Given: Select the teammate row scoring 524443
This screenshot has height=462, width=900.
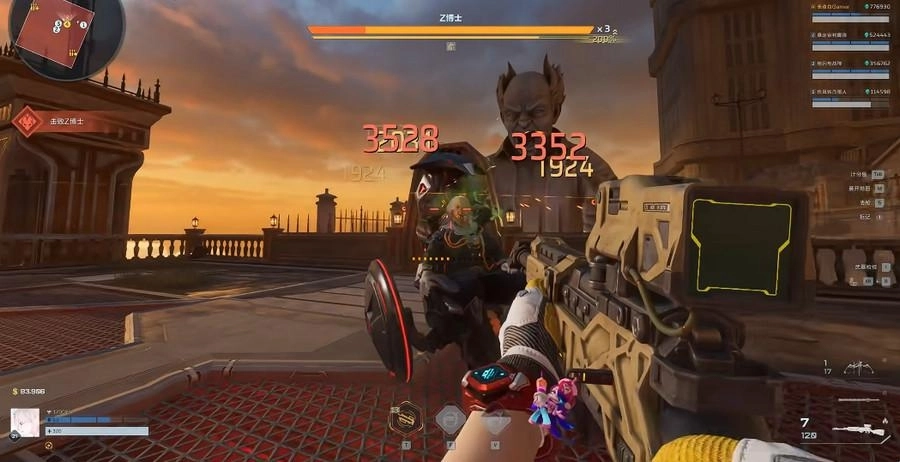Looking at the screenshot, I should pos(849,37).
